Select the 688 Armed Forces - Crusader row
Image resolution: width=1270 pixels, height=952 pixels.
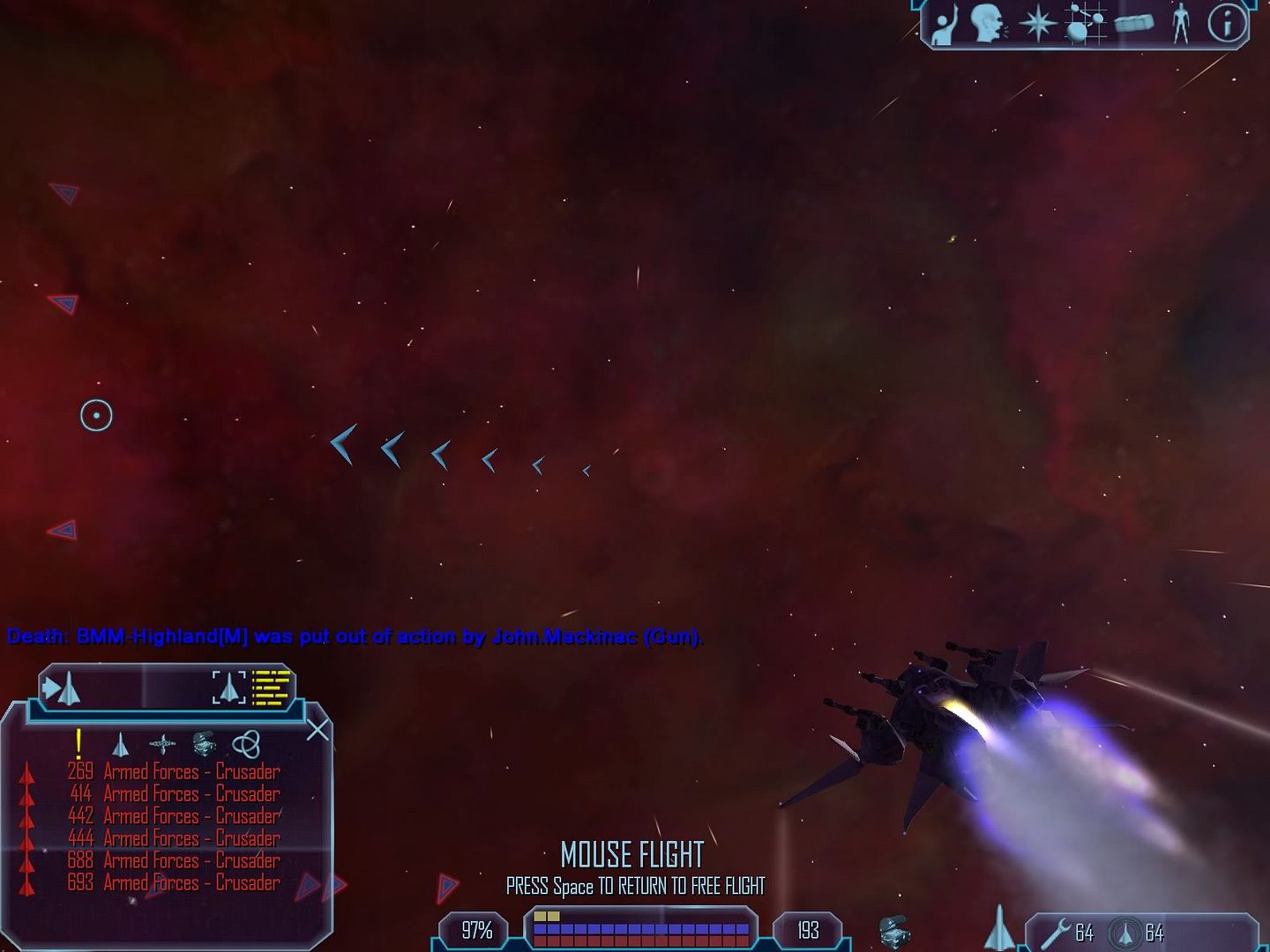pos(174,860)
